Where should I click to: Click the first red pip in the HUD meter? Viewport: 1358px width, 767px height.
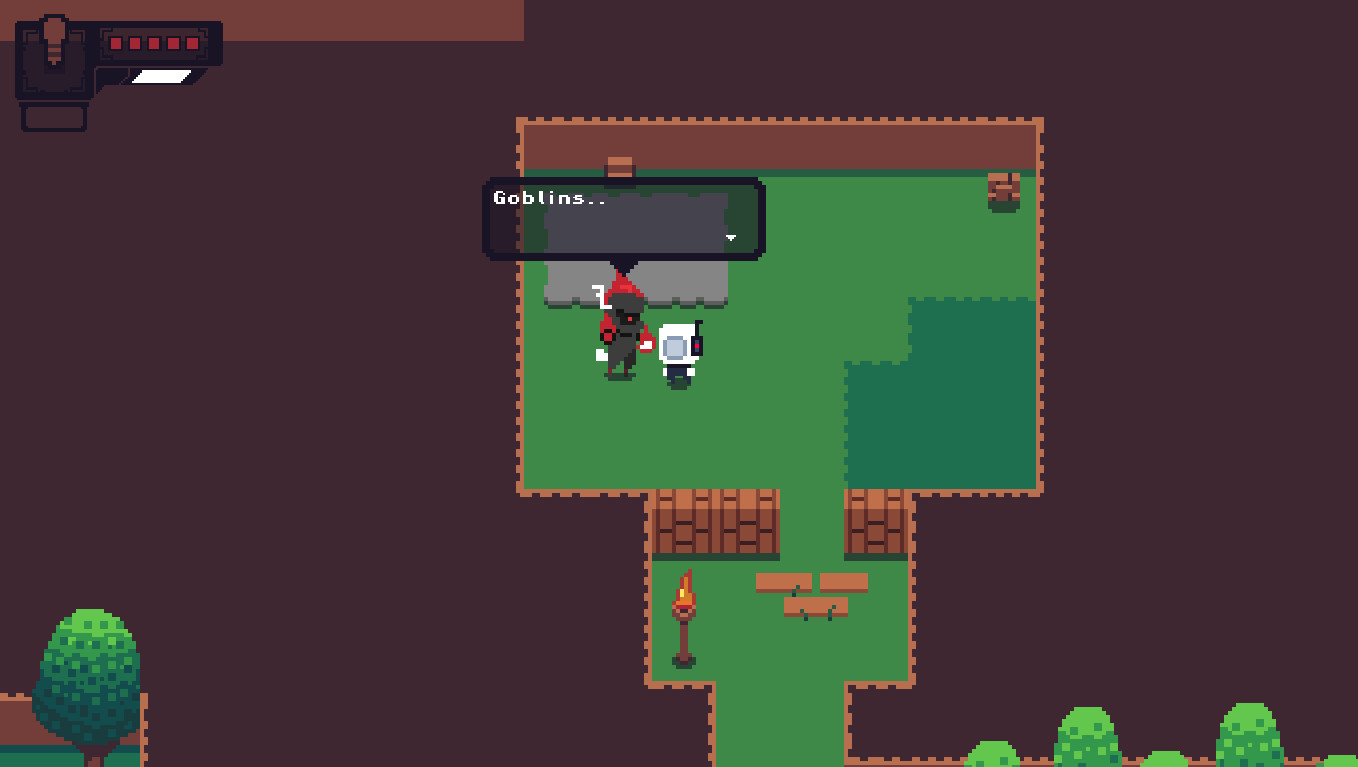[115, 43]
